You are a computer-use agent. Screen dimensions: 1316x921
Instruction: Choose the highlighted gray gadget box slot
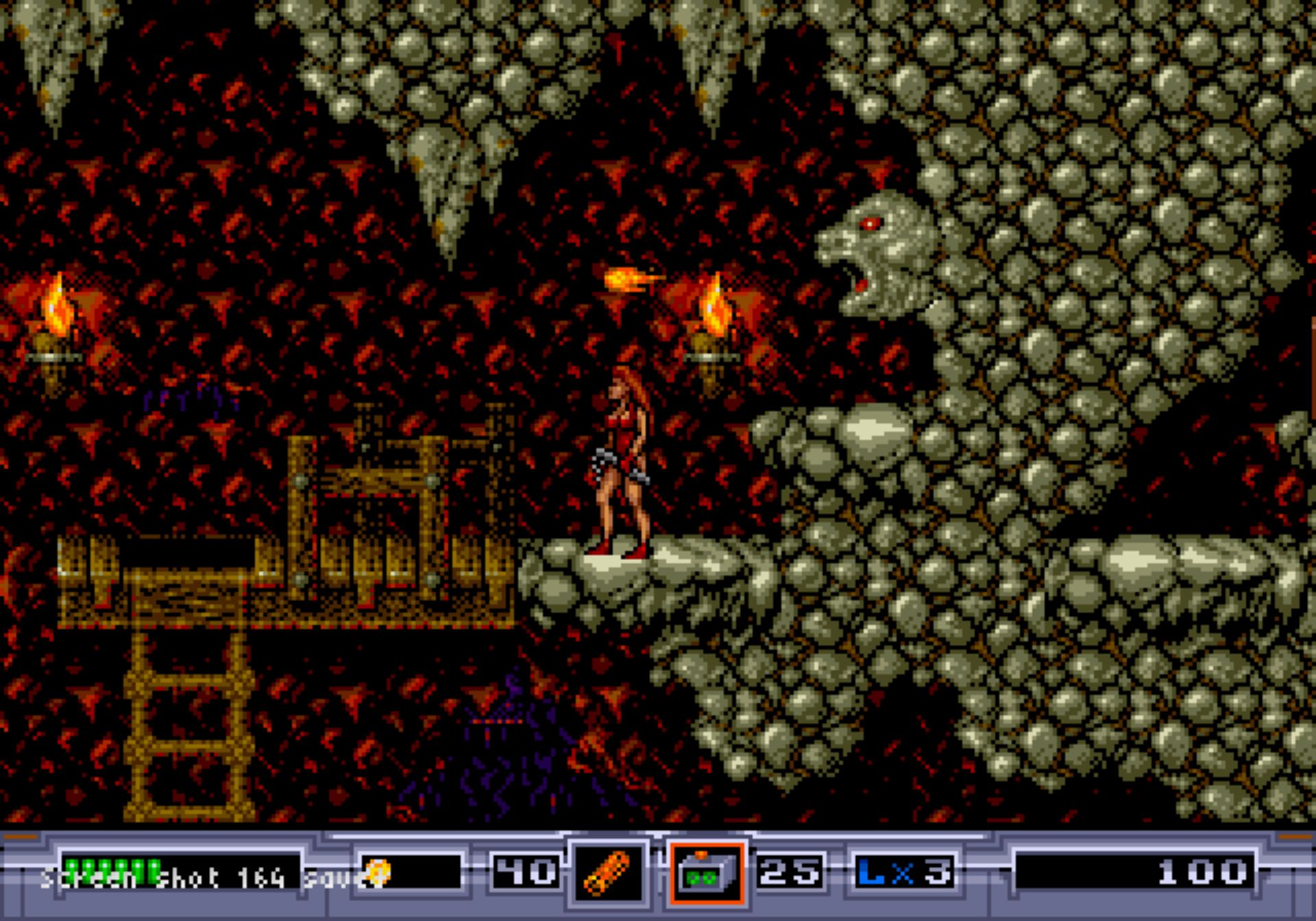coord(706,873)
